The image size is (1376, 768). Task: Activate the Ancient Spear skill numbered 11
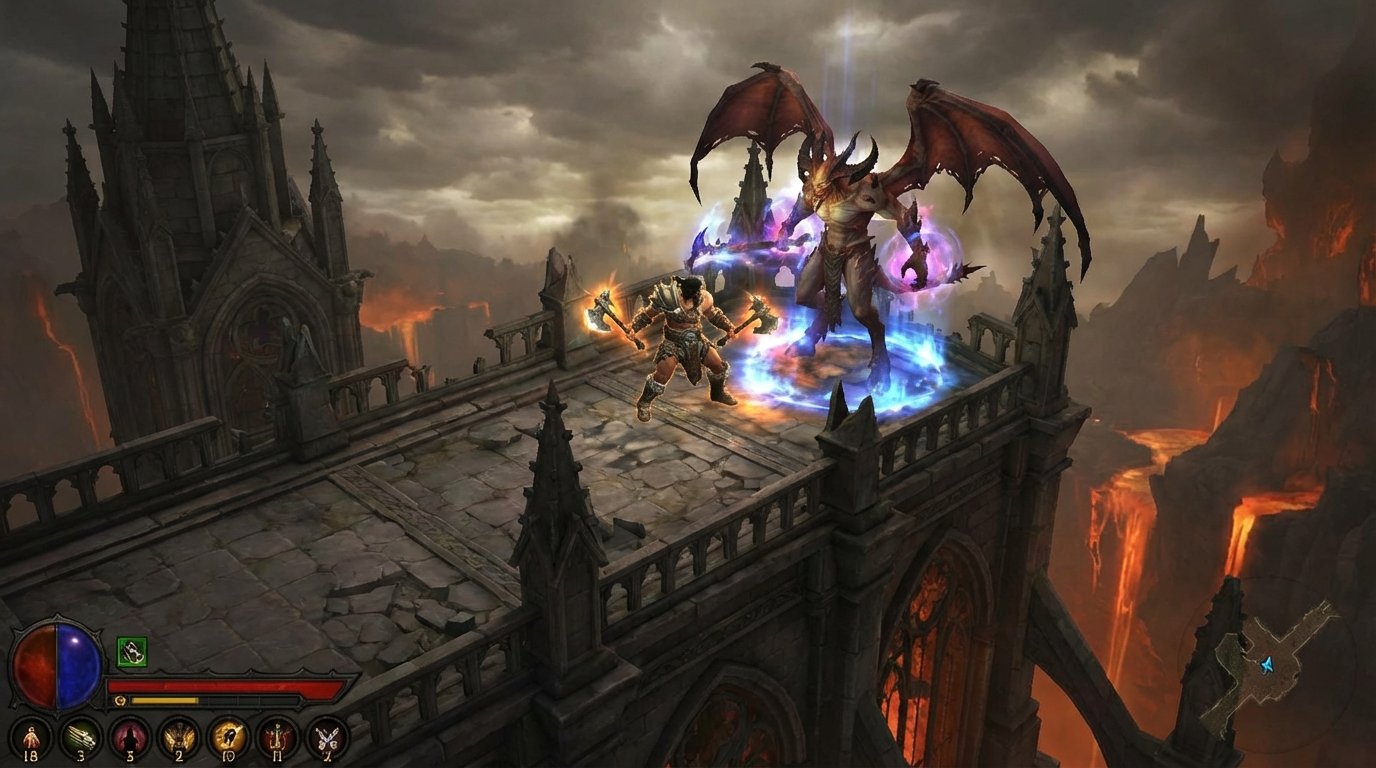279,738
